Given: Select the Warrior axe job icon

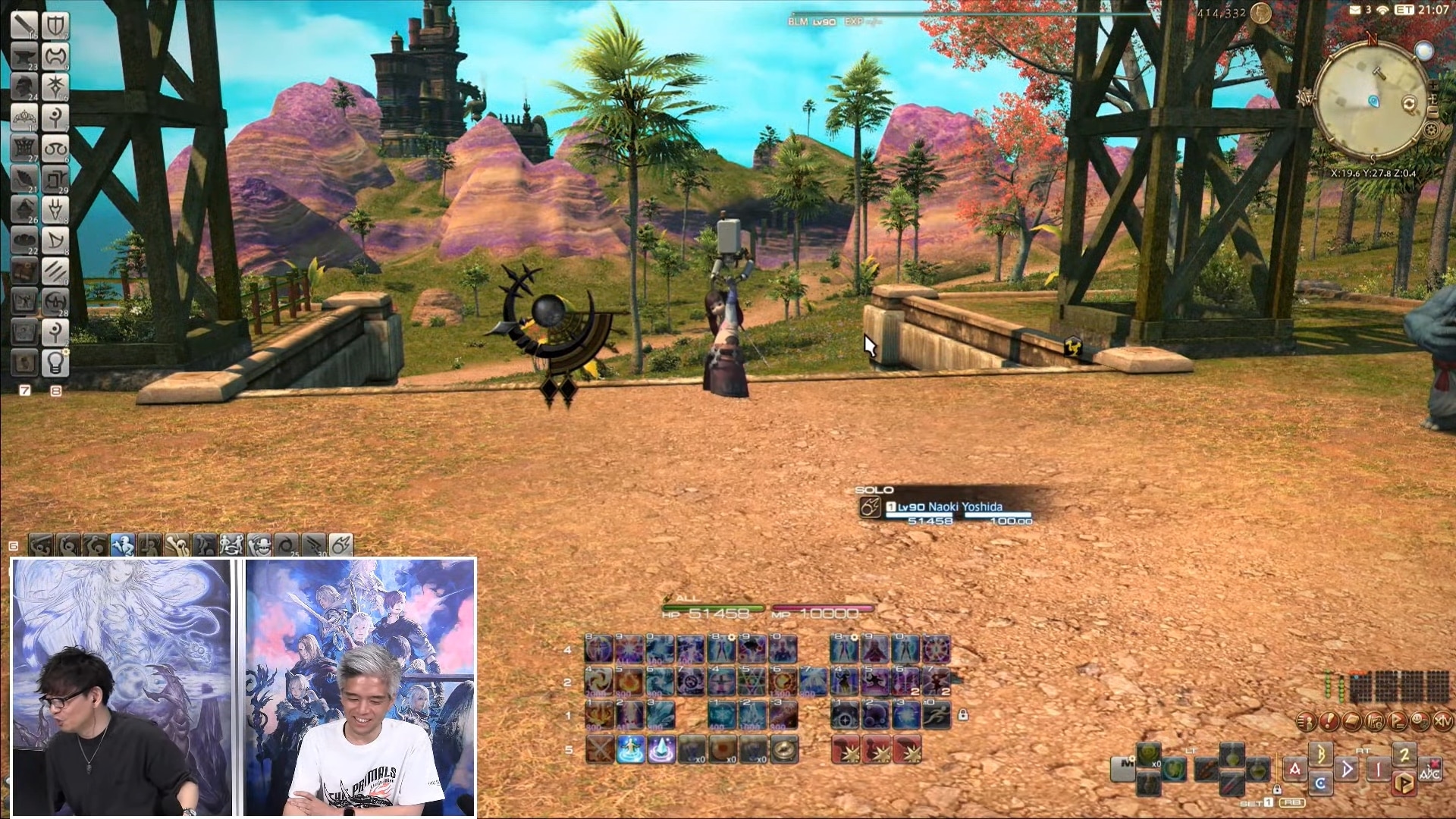Looking at the screenshot, I should point(55,56).
